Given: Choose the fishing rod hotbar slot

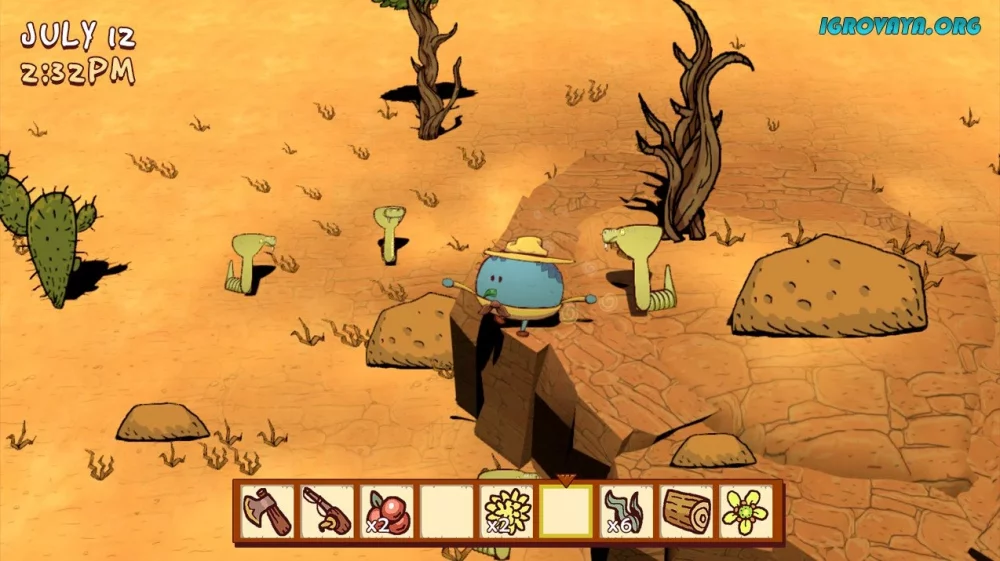Looking at the screenshot, I should click(328, 511).
